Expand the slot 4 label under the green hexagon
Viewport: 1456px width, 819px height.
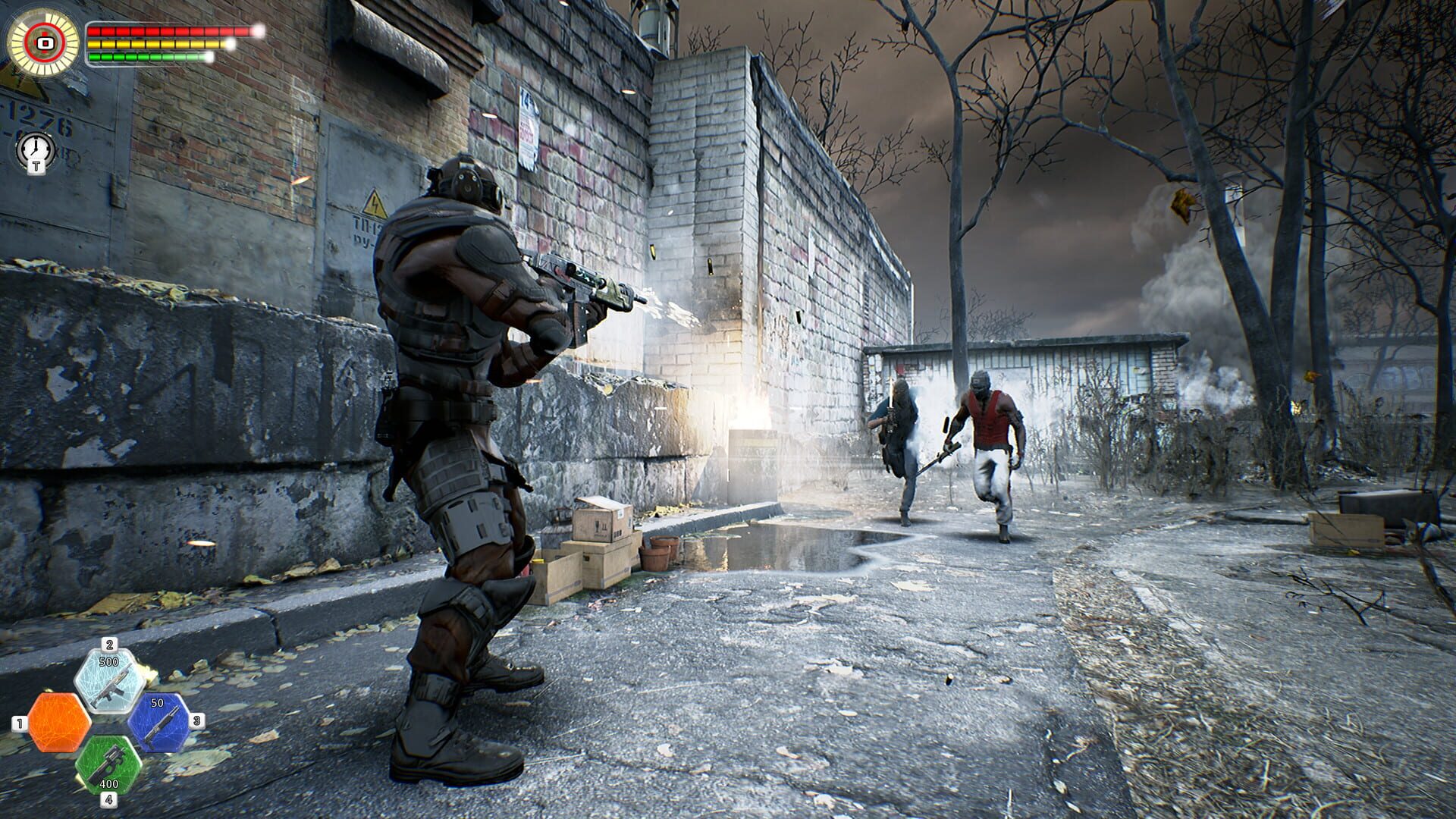click(110, 798)
